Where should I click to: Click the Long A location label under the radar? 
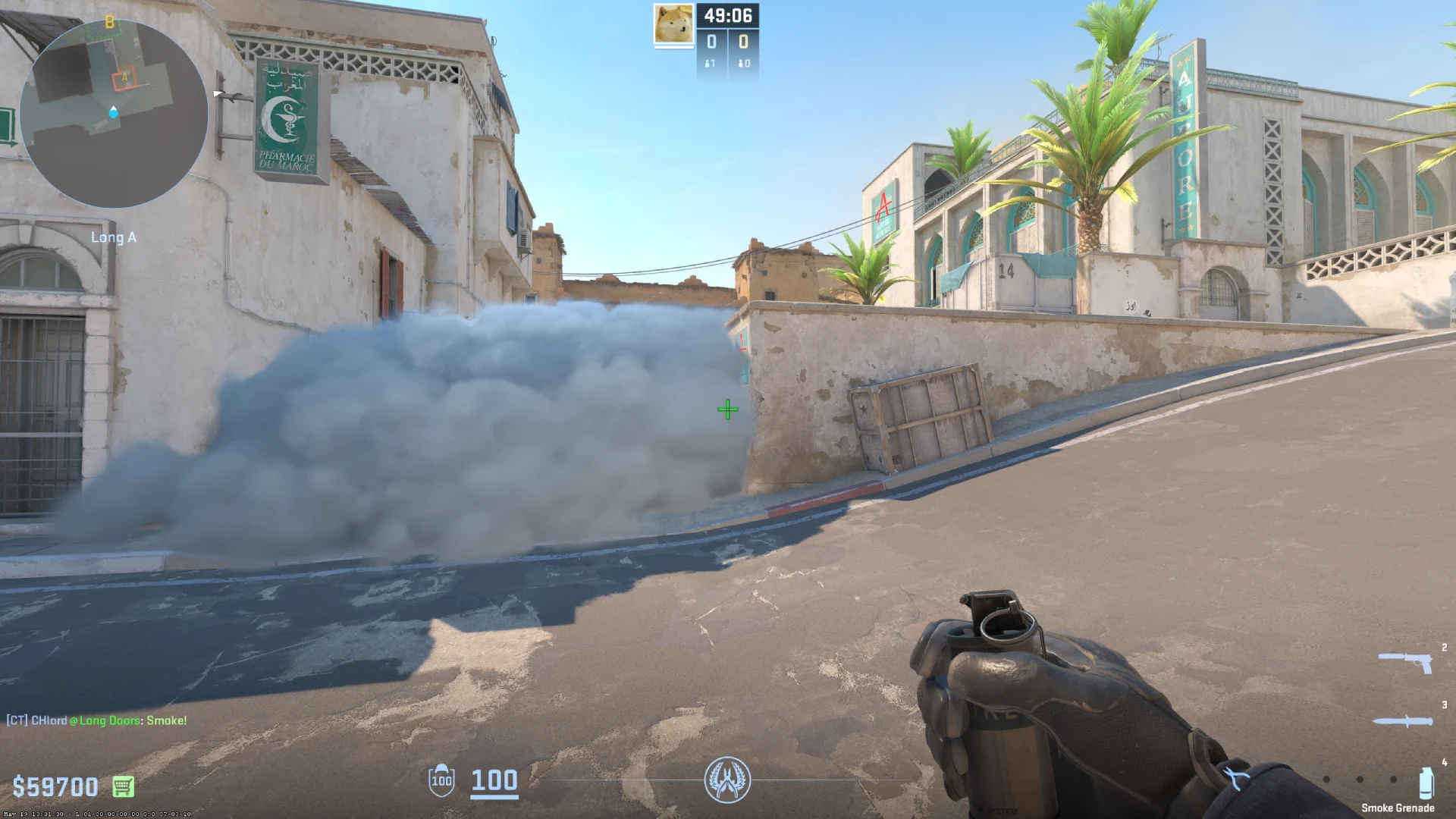pyautogui.click(x=114, y=237)
